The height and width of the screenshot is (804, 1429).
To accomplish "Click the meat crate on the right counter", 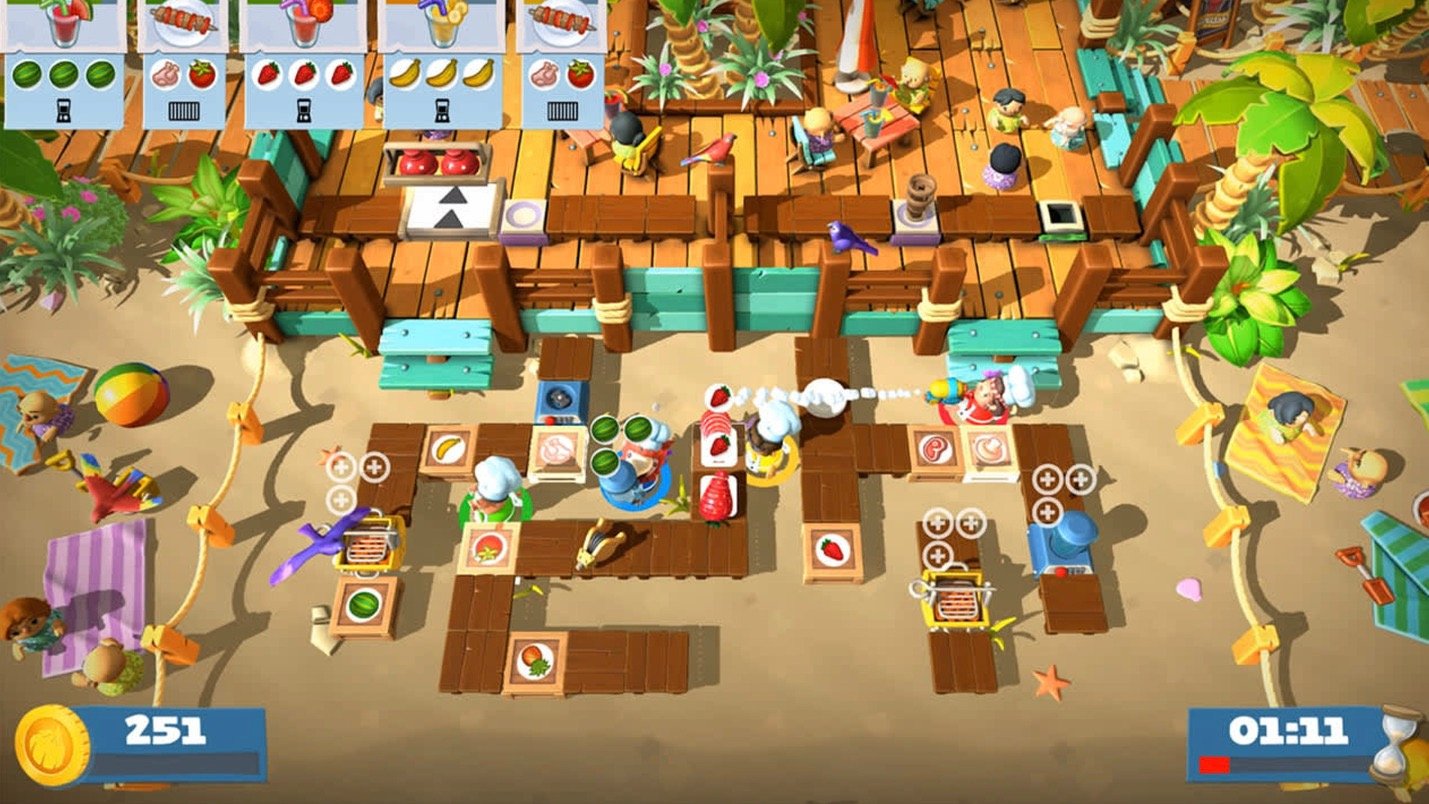I will coord(933,447).
